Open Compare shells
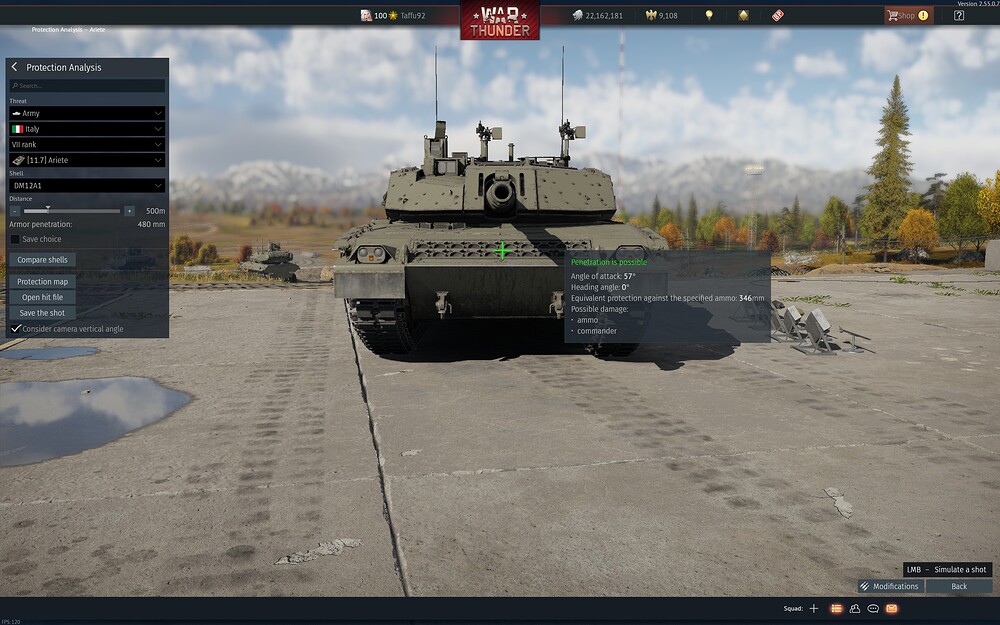The width and height of the screenshot is (1000, 625). coord(43,260)
